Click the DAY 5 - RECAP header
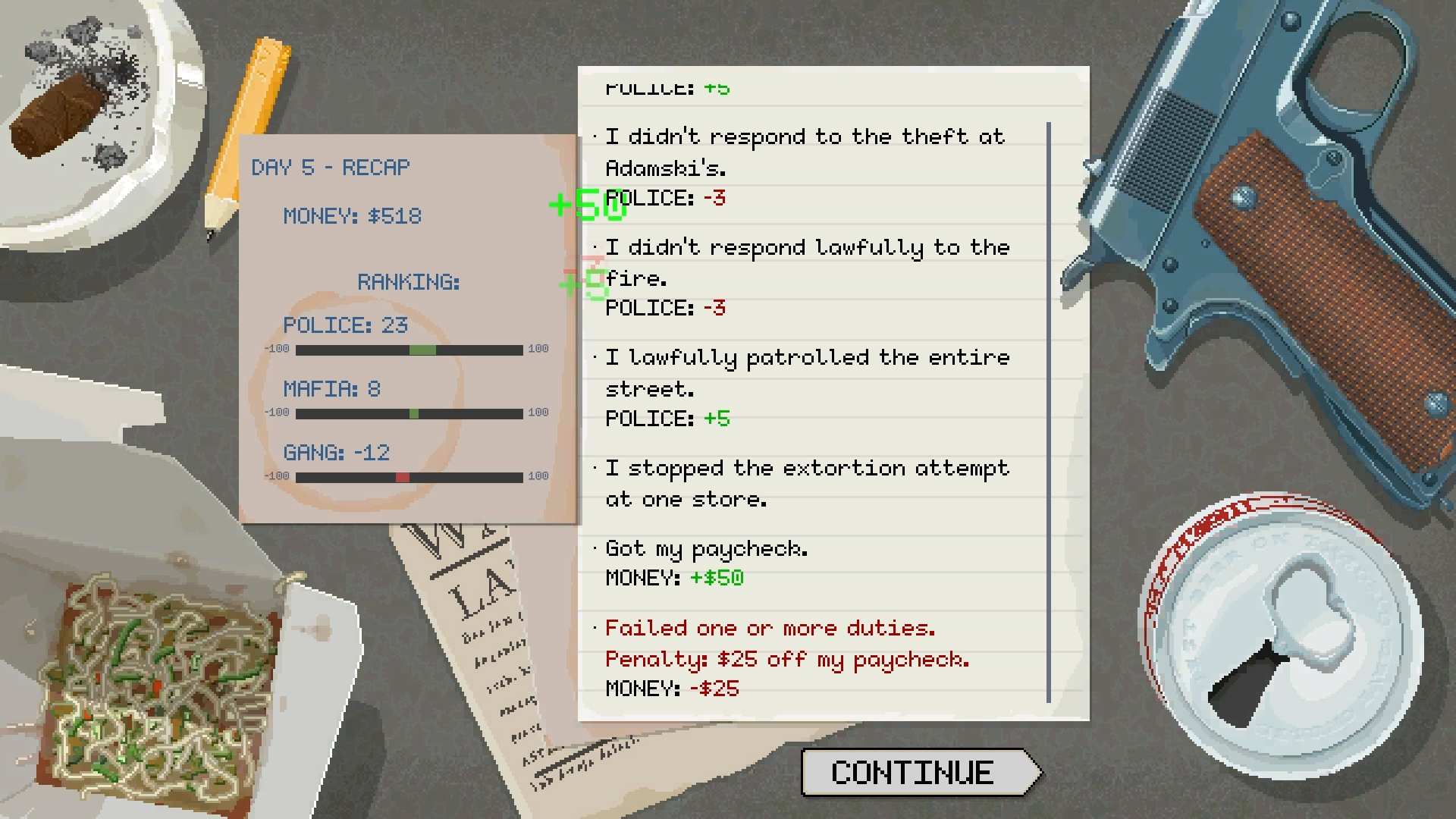The height and width of the screenshot is (819, 1456). point(331,167)
